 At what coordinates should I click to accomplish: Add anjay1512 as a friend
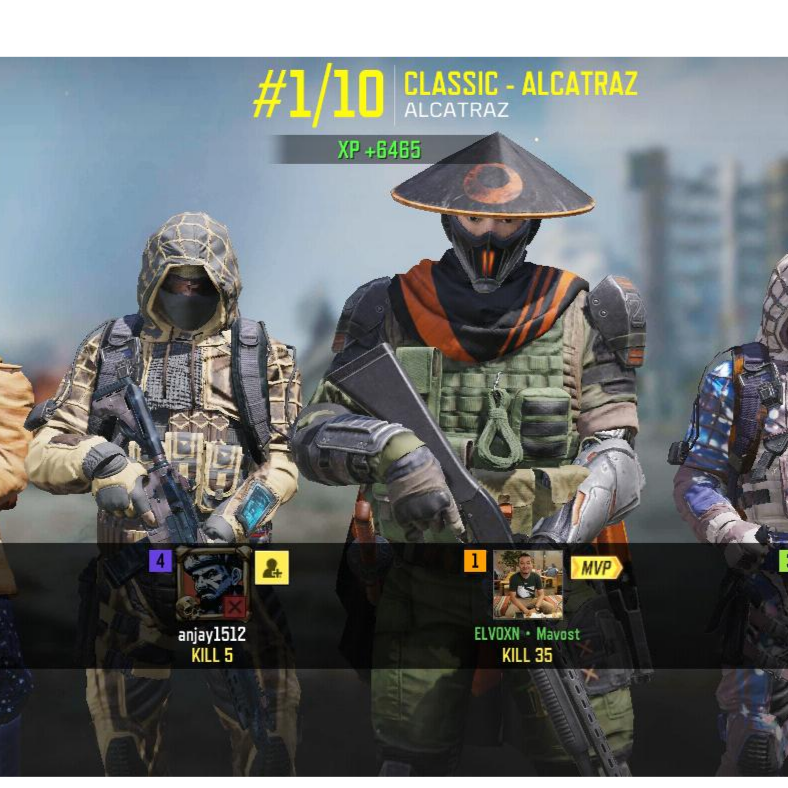pyautogui.click(x=271, y=568)
